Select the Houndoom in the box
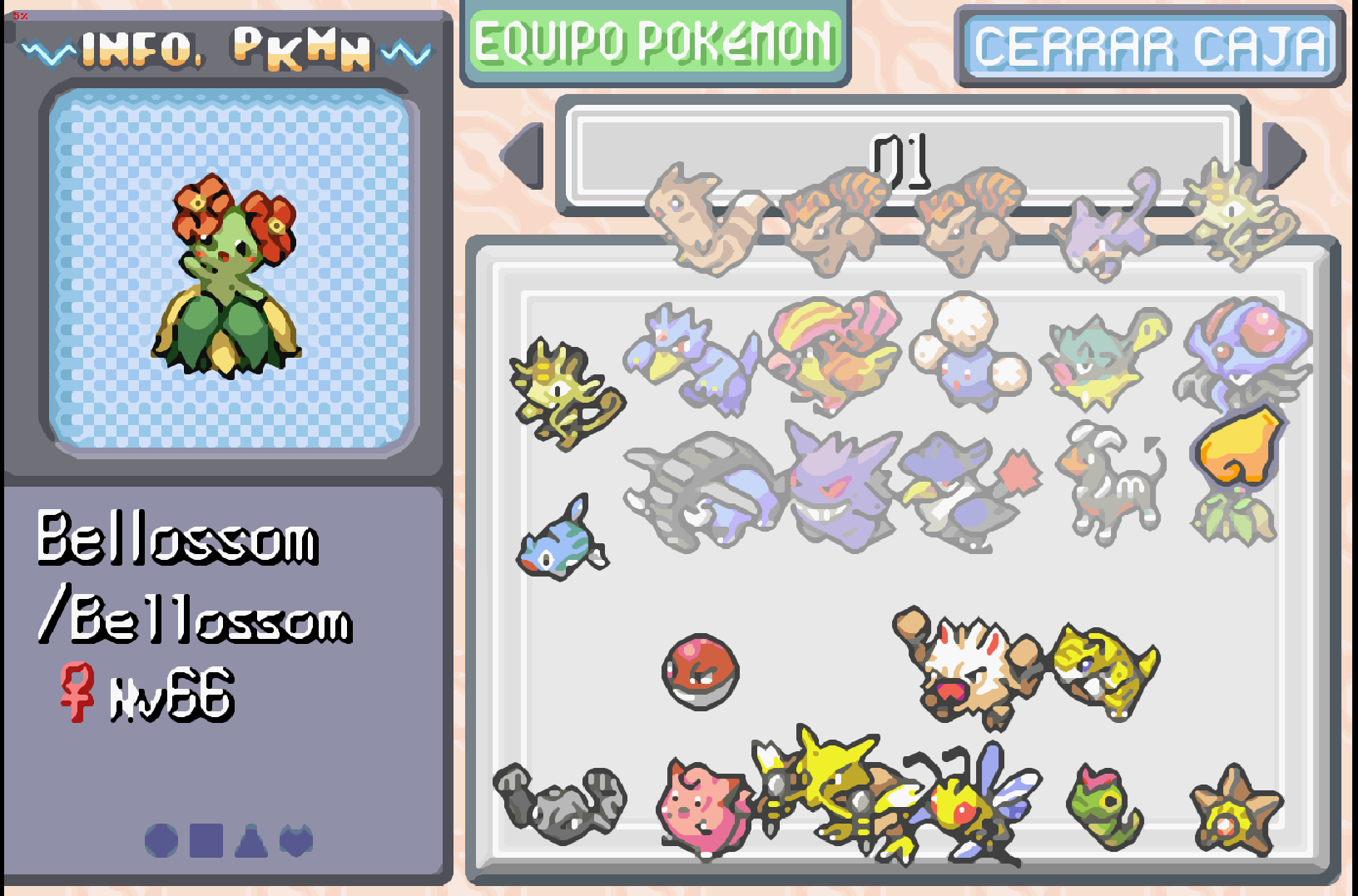 1113,483
